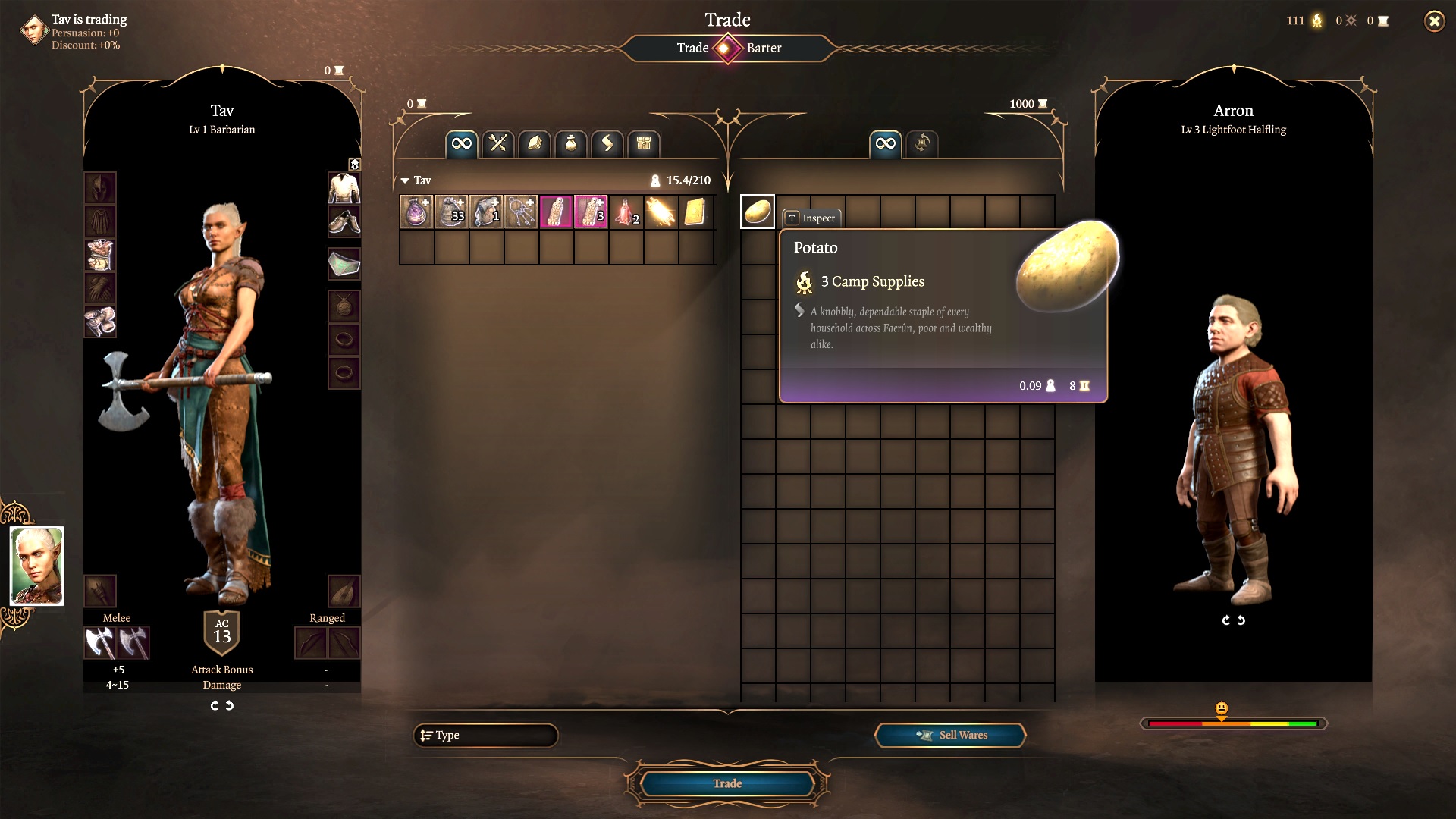
Task: Select the Potato in the trader's inventory
Action: pyautogui.click(x=757, y=212)
